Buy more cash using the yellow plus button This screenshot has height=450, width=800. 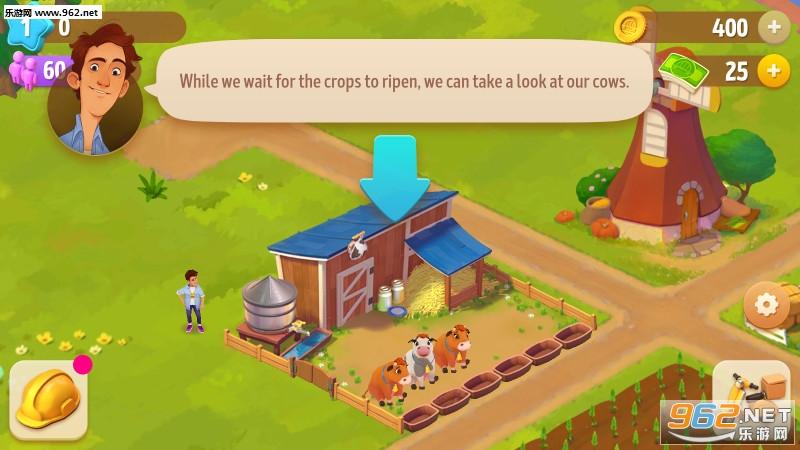[x=773, y=71]
